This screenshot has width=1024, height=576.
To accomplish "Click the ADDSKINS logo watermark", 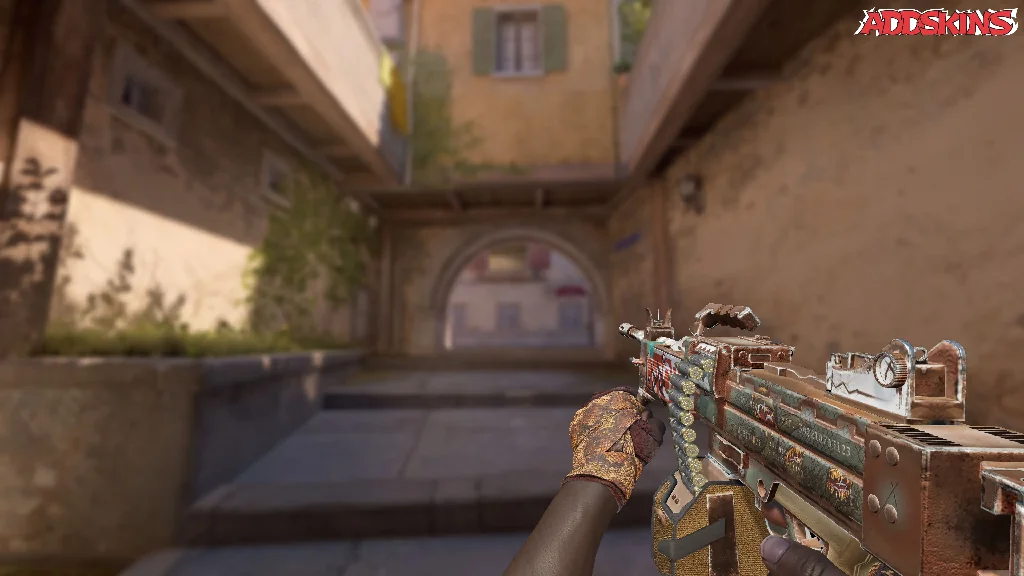I will [935, 22].
